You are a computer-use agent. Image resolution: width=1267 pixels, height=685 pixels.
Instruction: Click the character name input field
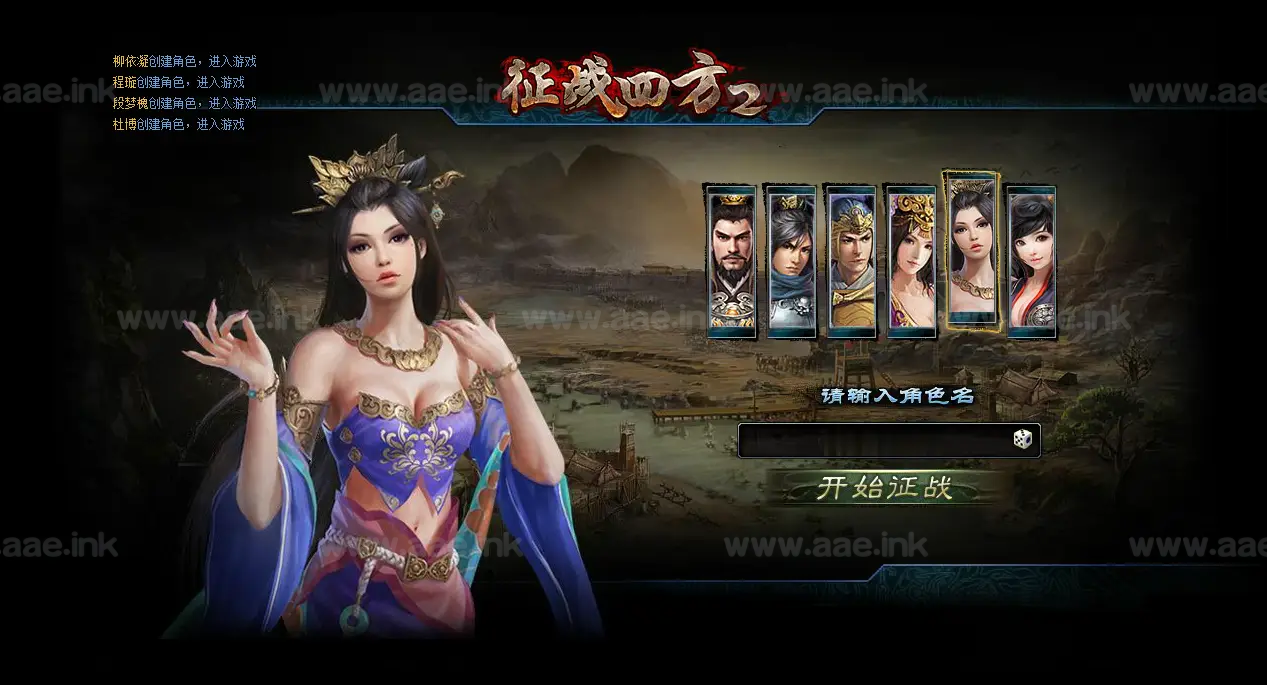coord(875,440)
